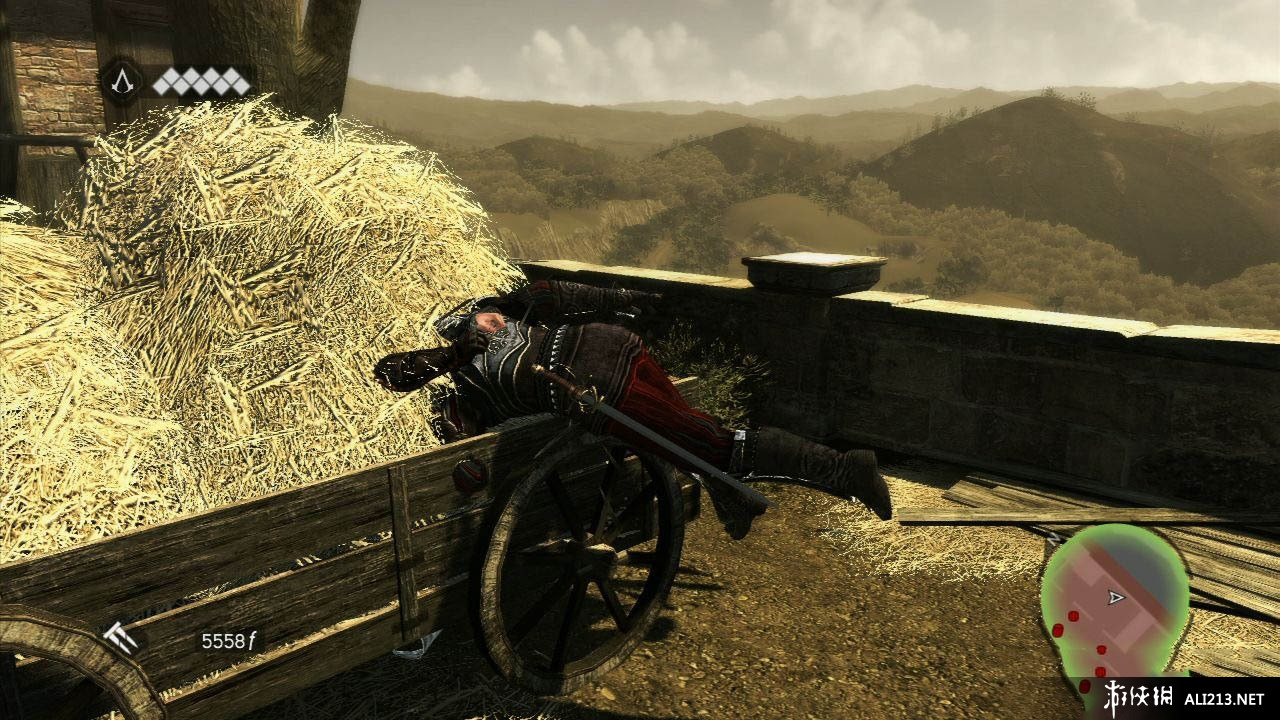Image resolution: width=1280 pixels, height=720 pixels.
Task: Click the white player arrow on minimap
Action: [1116, 597]
